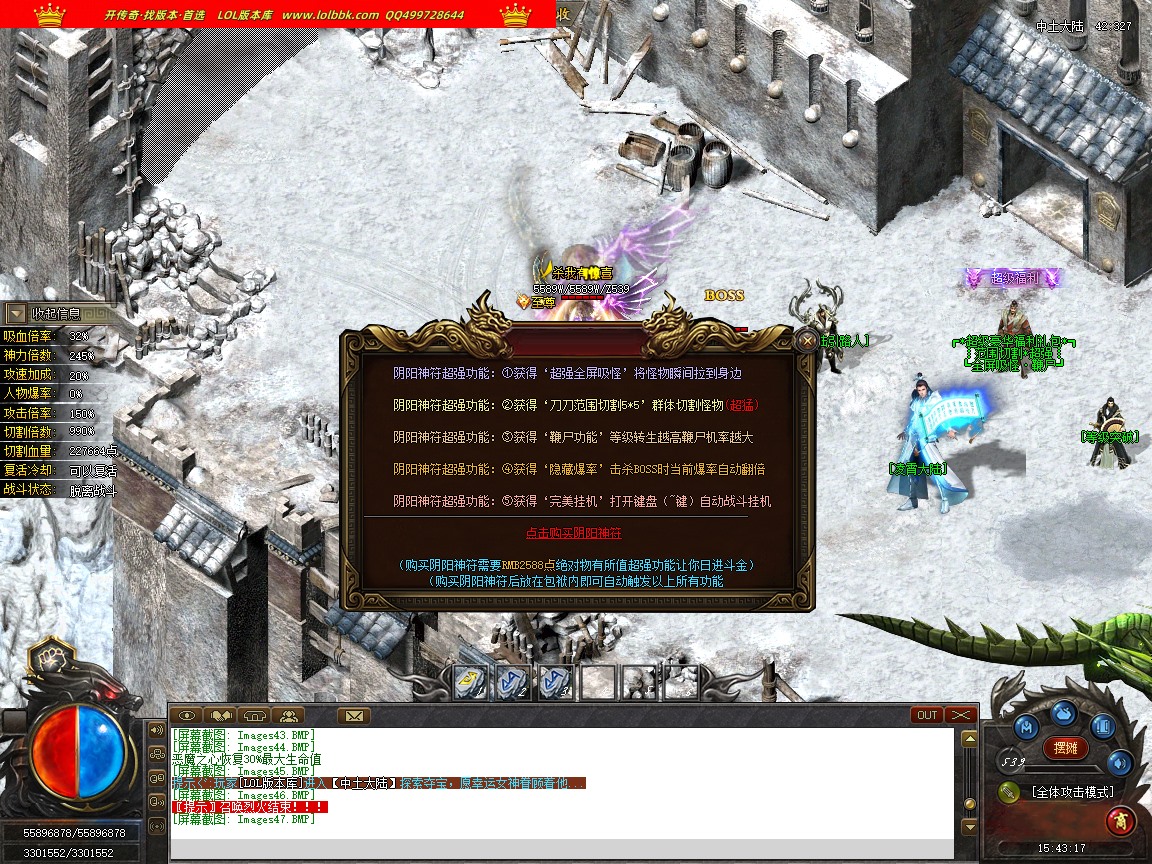Select the yellow rune quick slot 1

pyautogui.click(x=470, y=682)
